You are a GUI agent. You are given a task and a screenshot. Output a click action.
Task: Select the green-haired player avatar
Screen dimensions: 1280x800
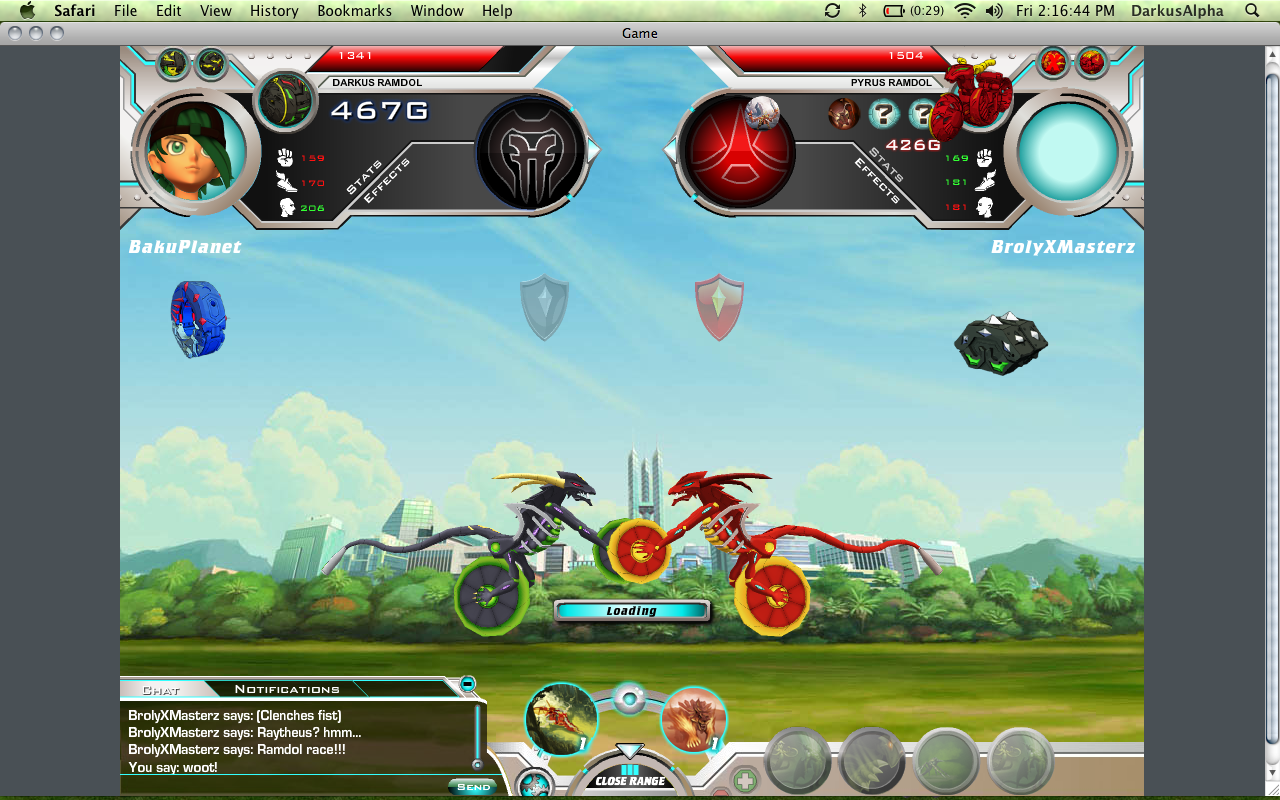190,152
